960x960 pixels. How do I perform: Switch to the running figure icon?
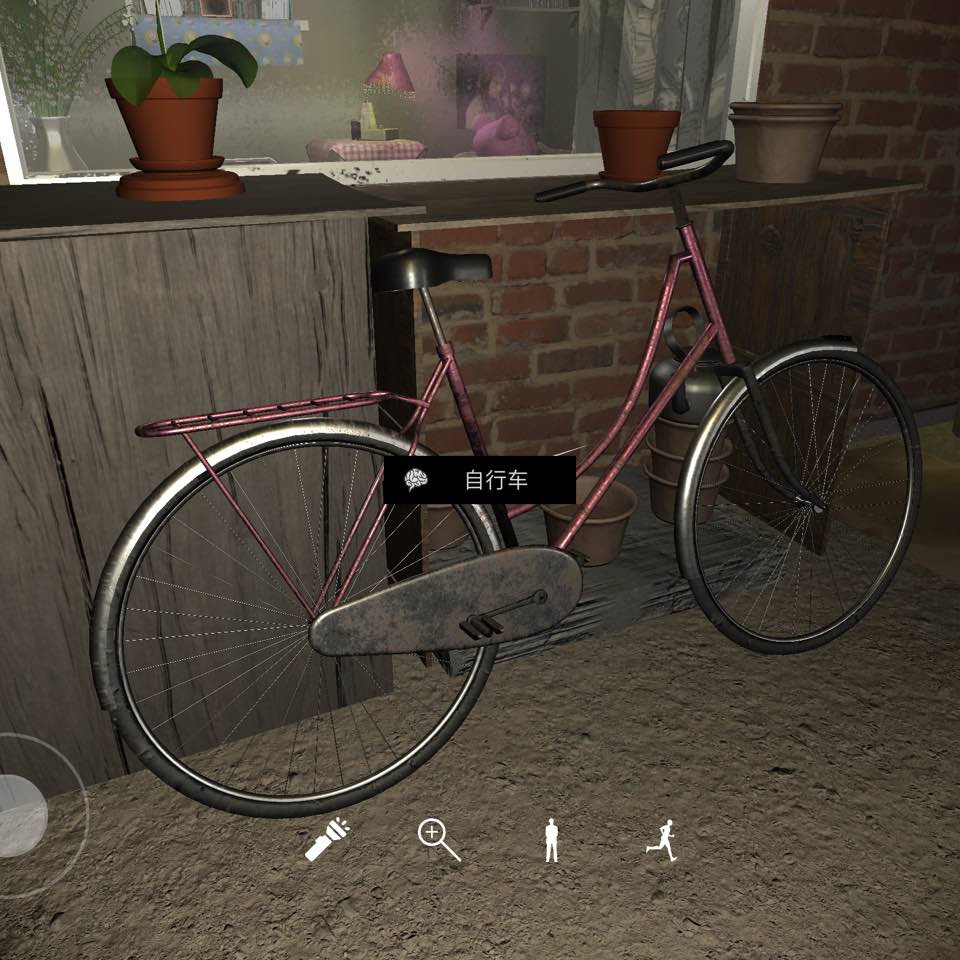point(661,840)
